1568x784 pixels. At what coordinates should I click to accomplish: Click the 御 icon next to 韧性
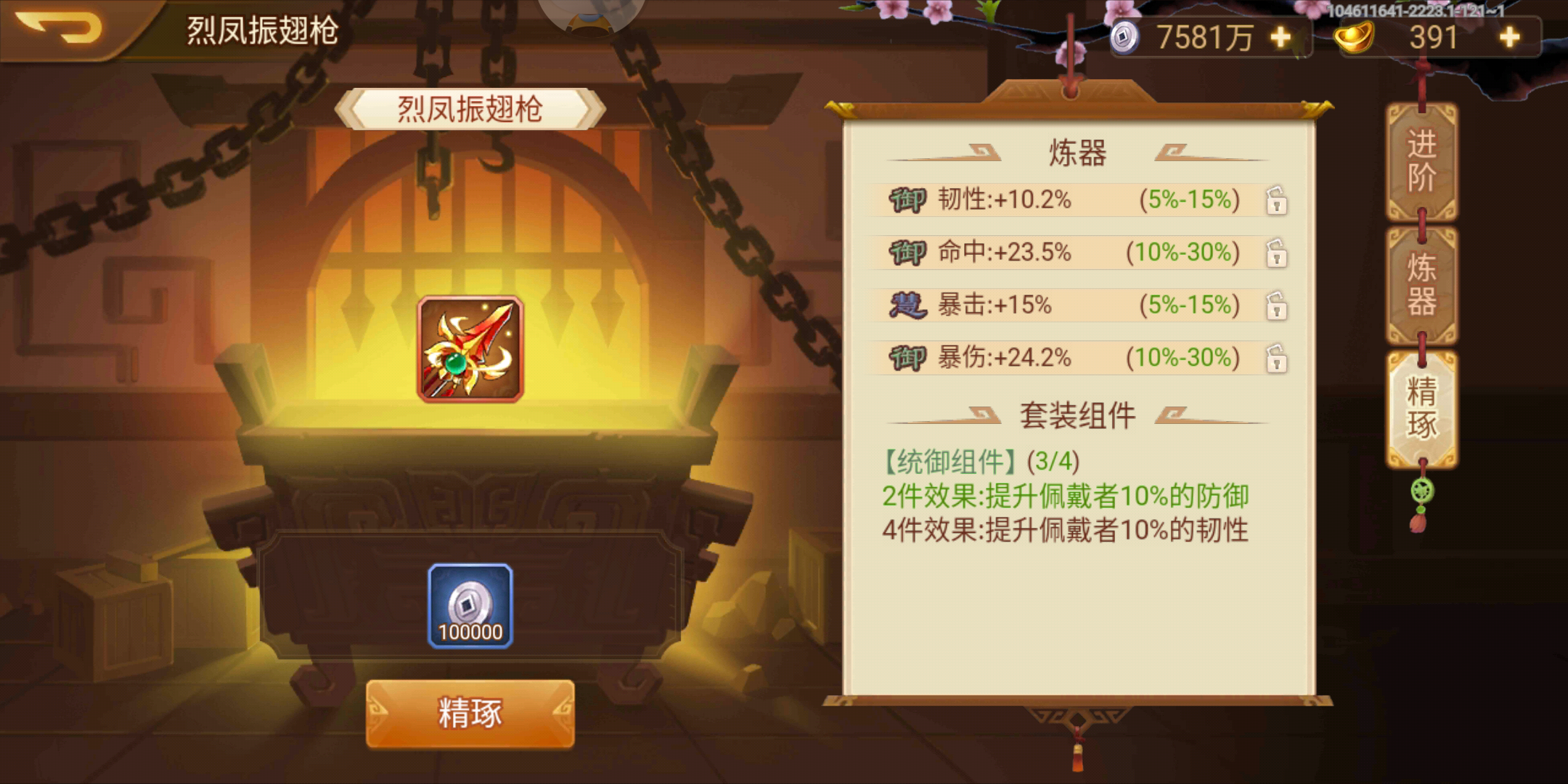click(910, 200)
